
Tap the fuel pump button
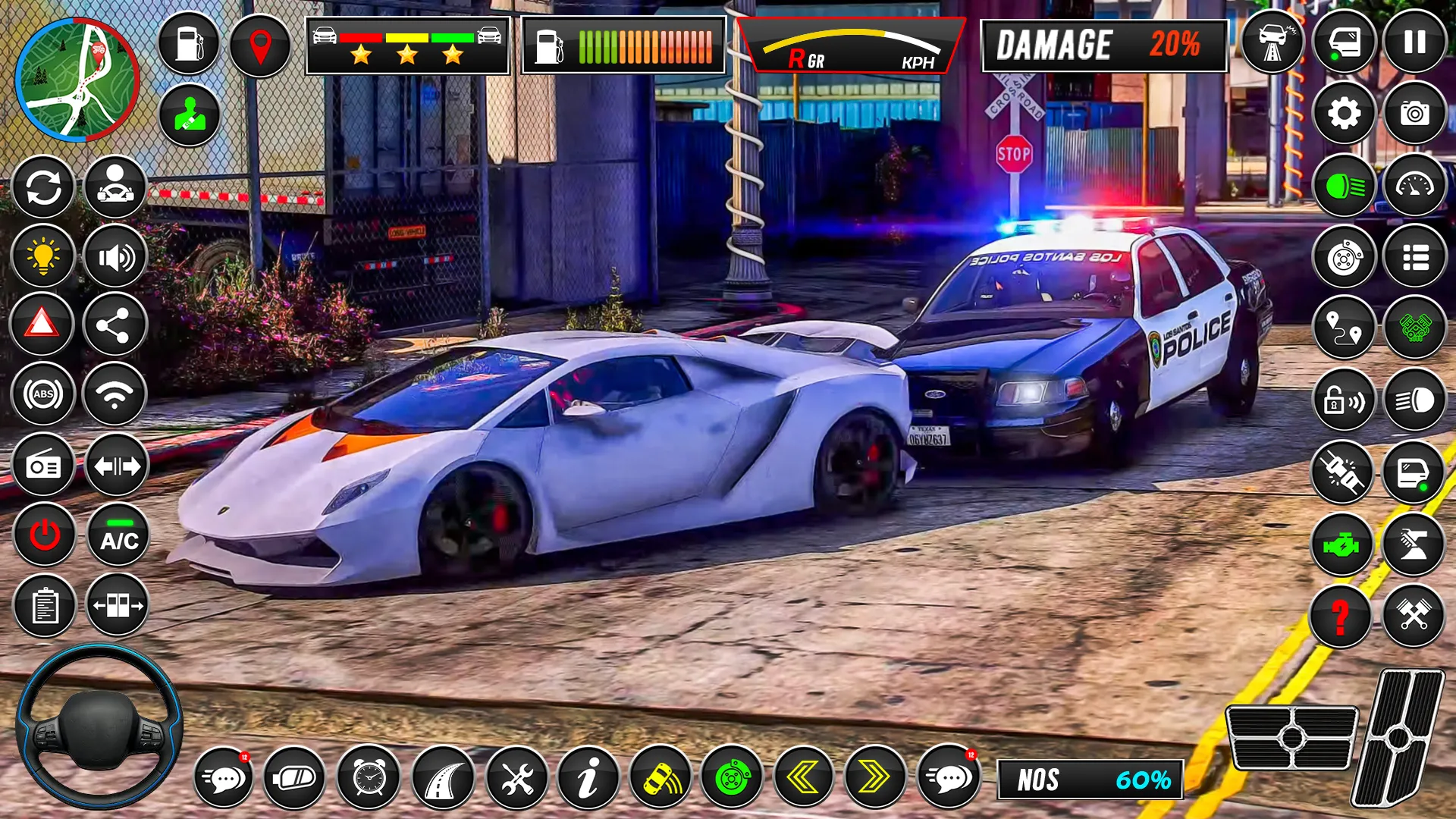(189, 44)
